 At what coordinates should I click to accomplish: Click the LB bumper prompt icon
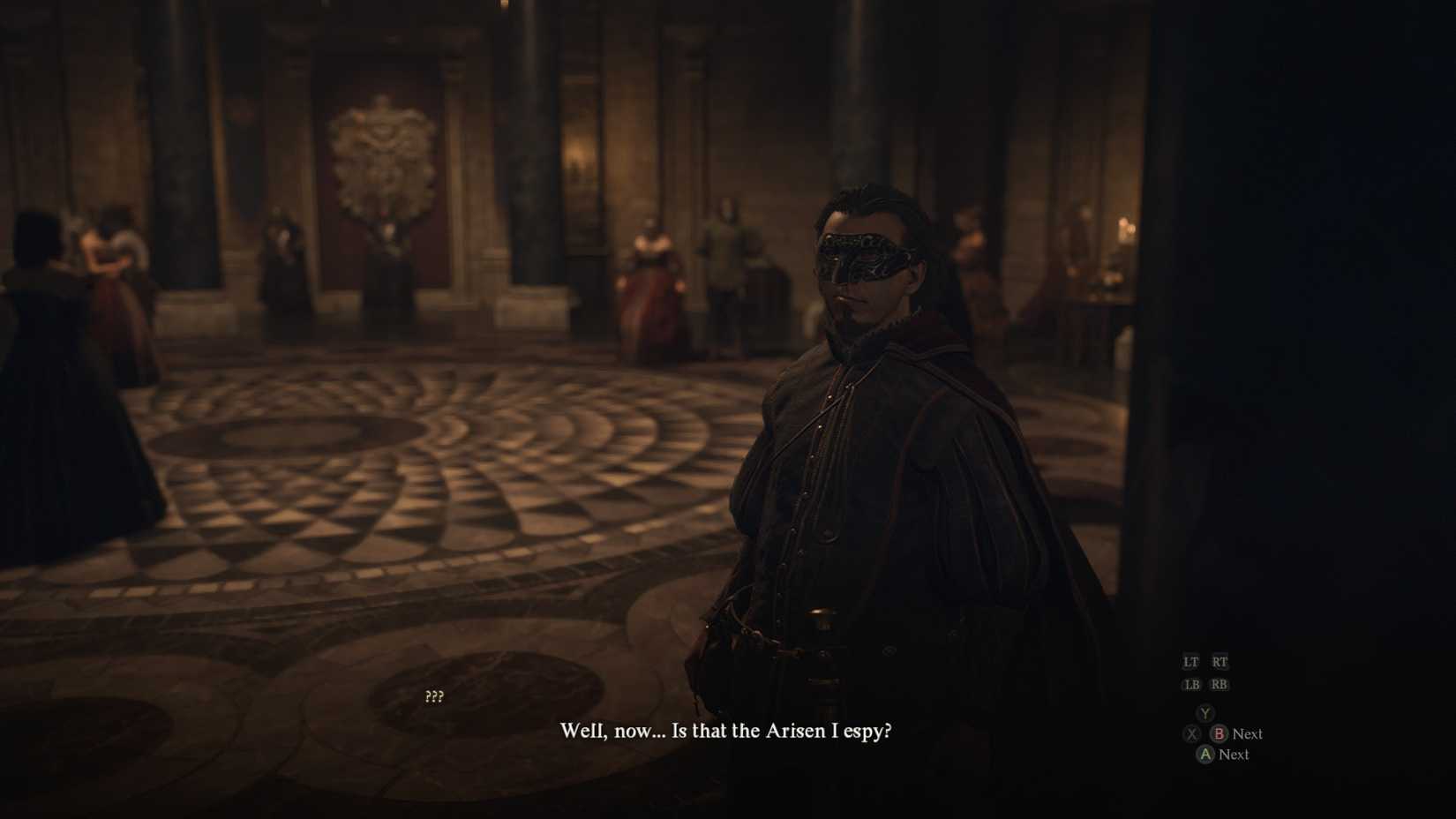[1192, 684]
